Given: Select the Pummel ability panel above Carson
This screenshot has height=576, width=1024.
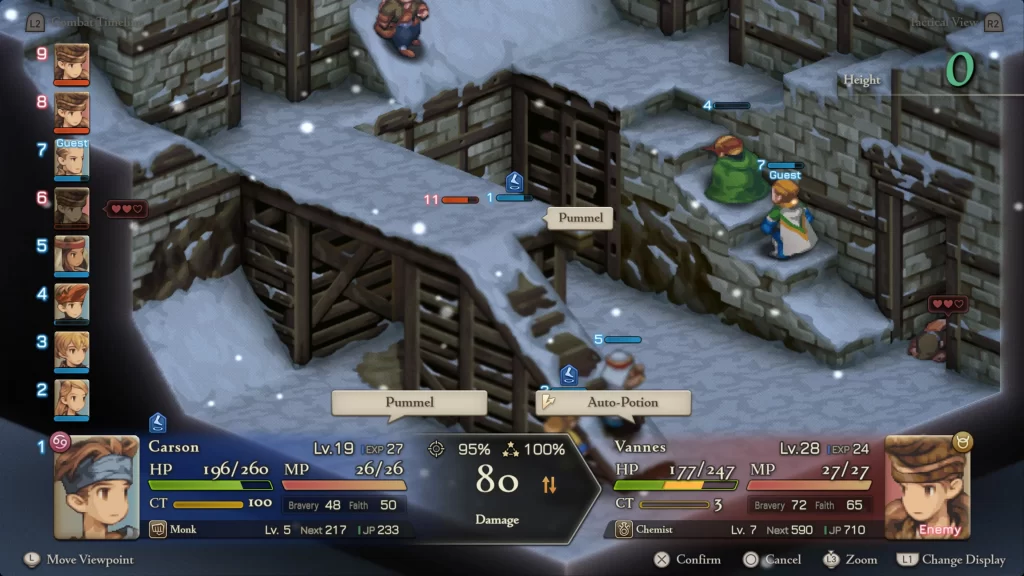Looking at the screenshot, I should (410, 402).
